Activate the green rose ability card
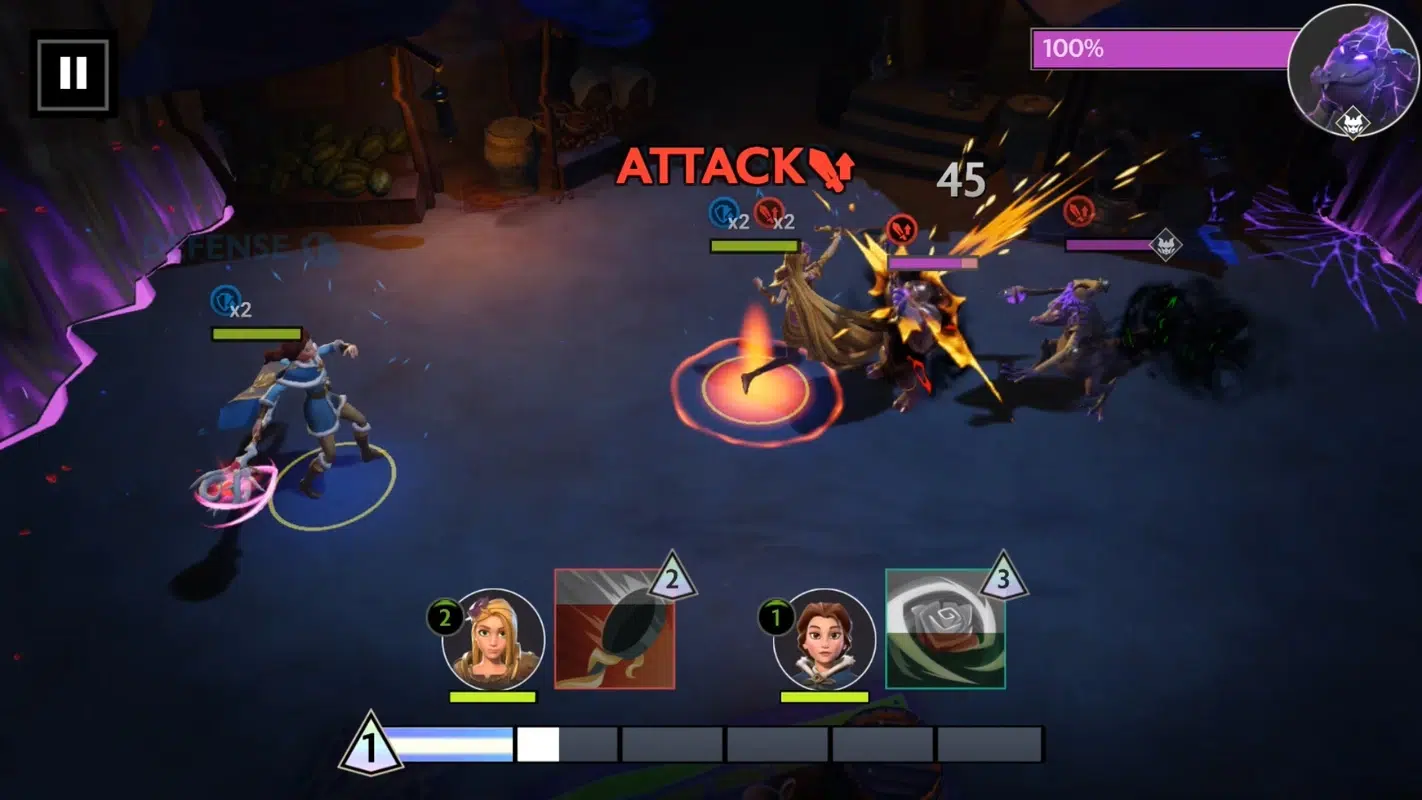1422x800 pixels. (945, 629)
